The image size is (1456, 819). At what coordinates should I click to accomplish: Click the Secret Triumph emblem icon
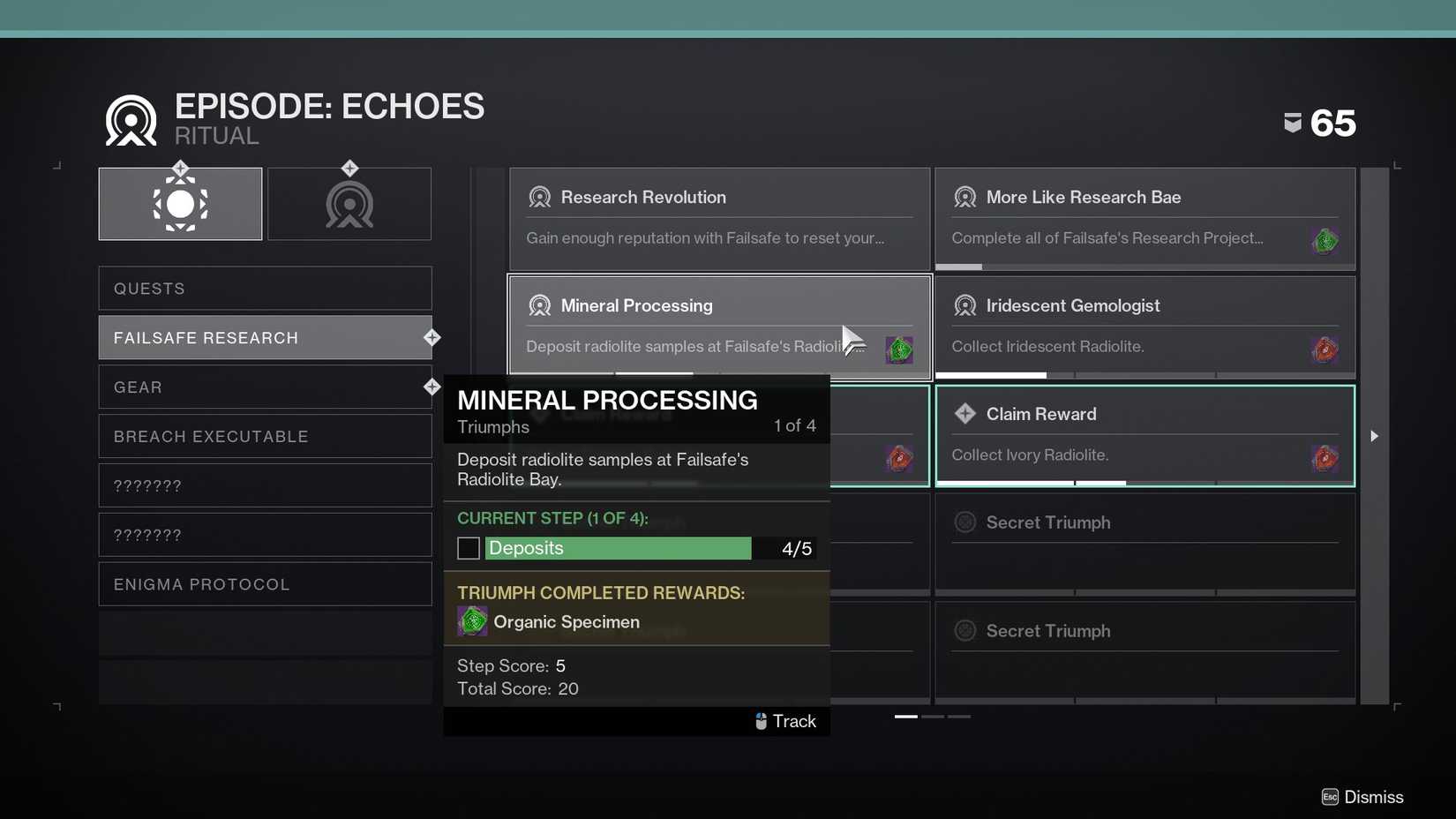(964, 522)
